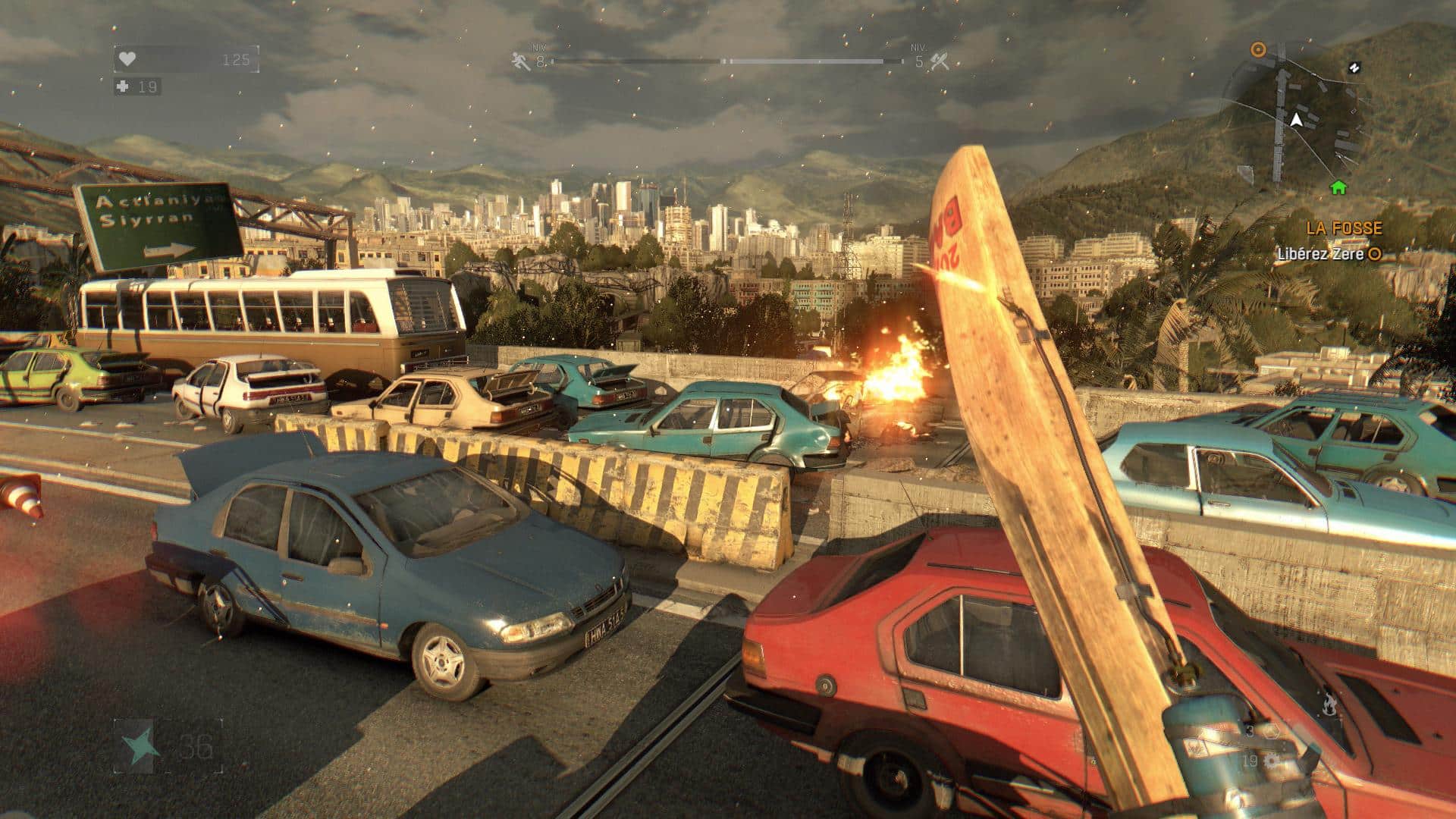Click the black-and-white marker on minimap
The height and width of the screenshot is (819, 1456).
pos(1352,68)
